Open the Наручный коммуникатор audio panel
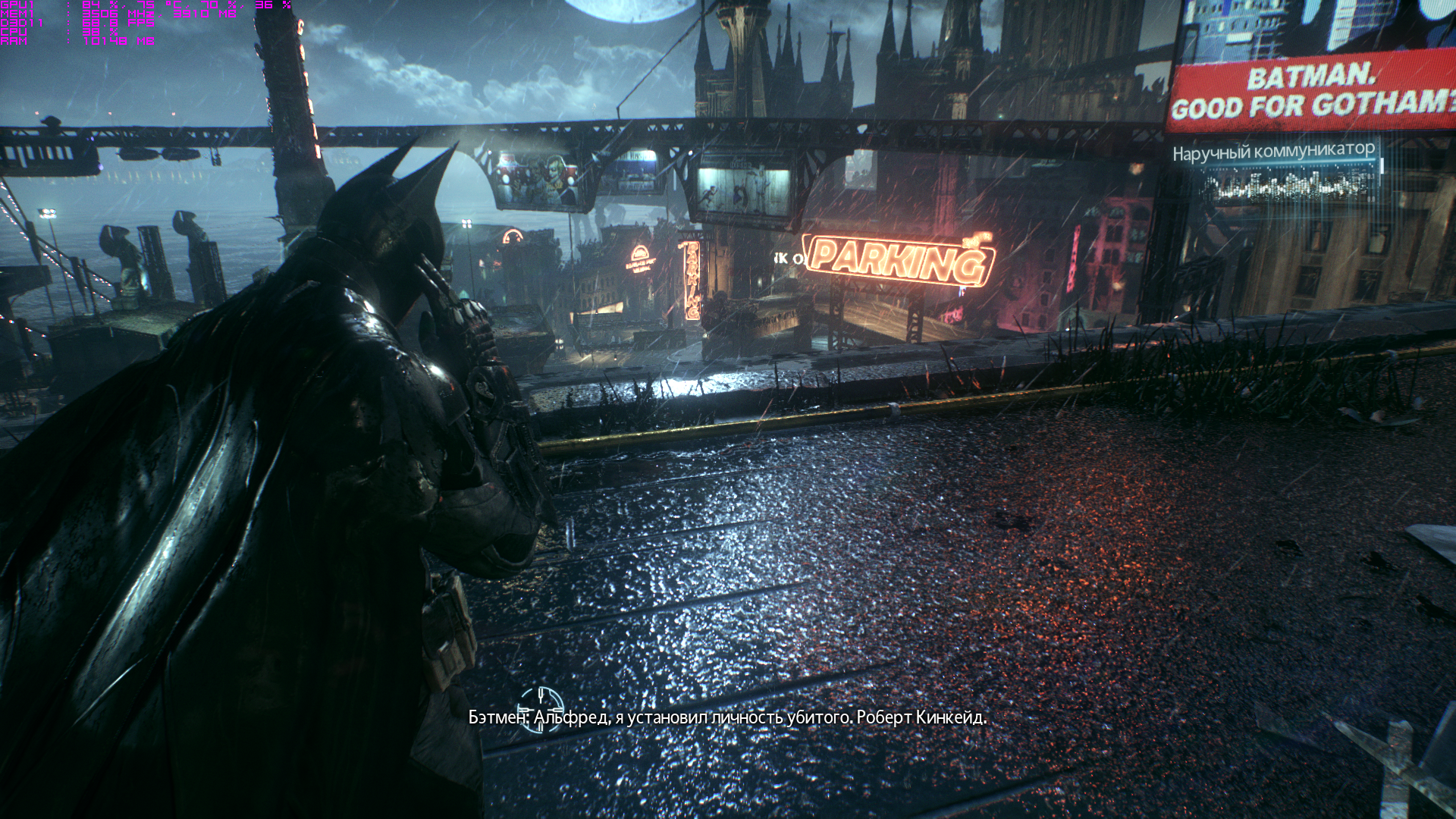This screenshot has height=819, width=1456. pos(1274,171)
